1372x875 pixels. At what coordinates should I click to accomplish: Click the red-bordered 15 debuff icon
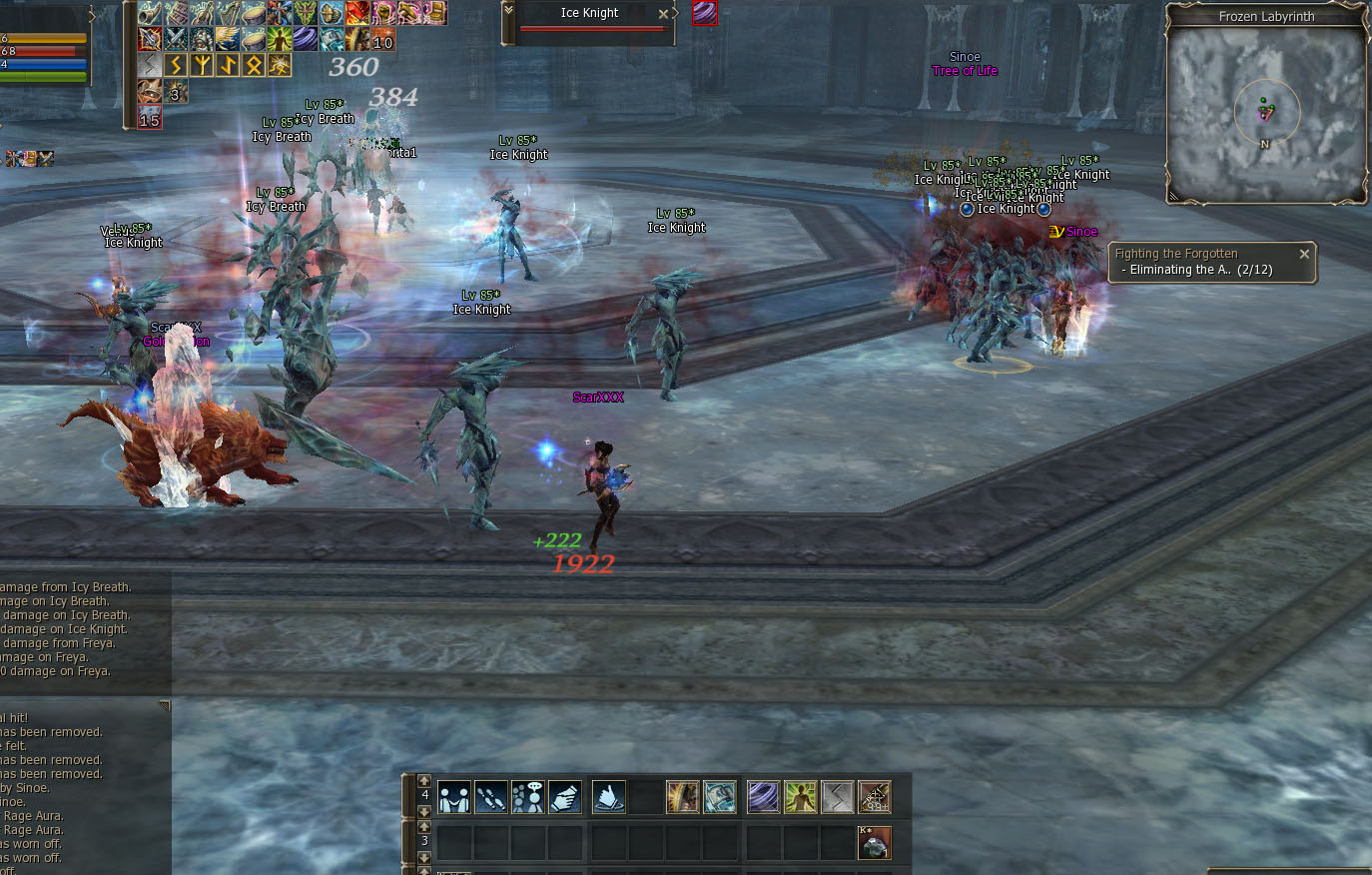click(149, 118)
